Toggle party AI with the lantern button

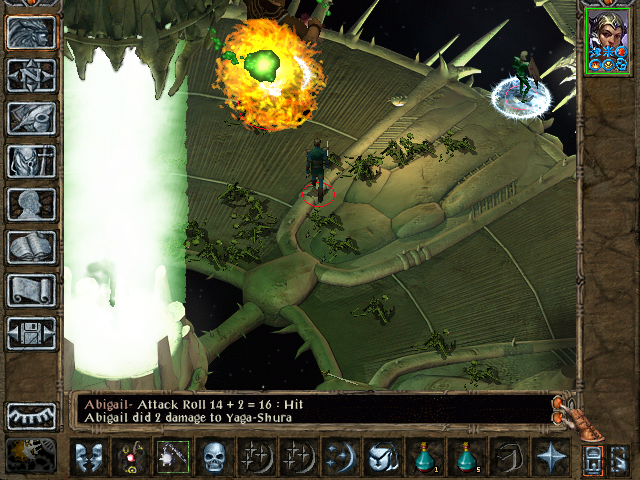(x=592, y=459)
